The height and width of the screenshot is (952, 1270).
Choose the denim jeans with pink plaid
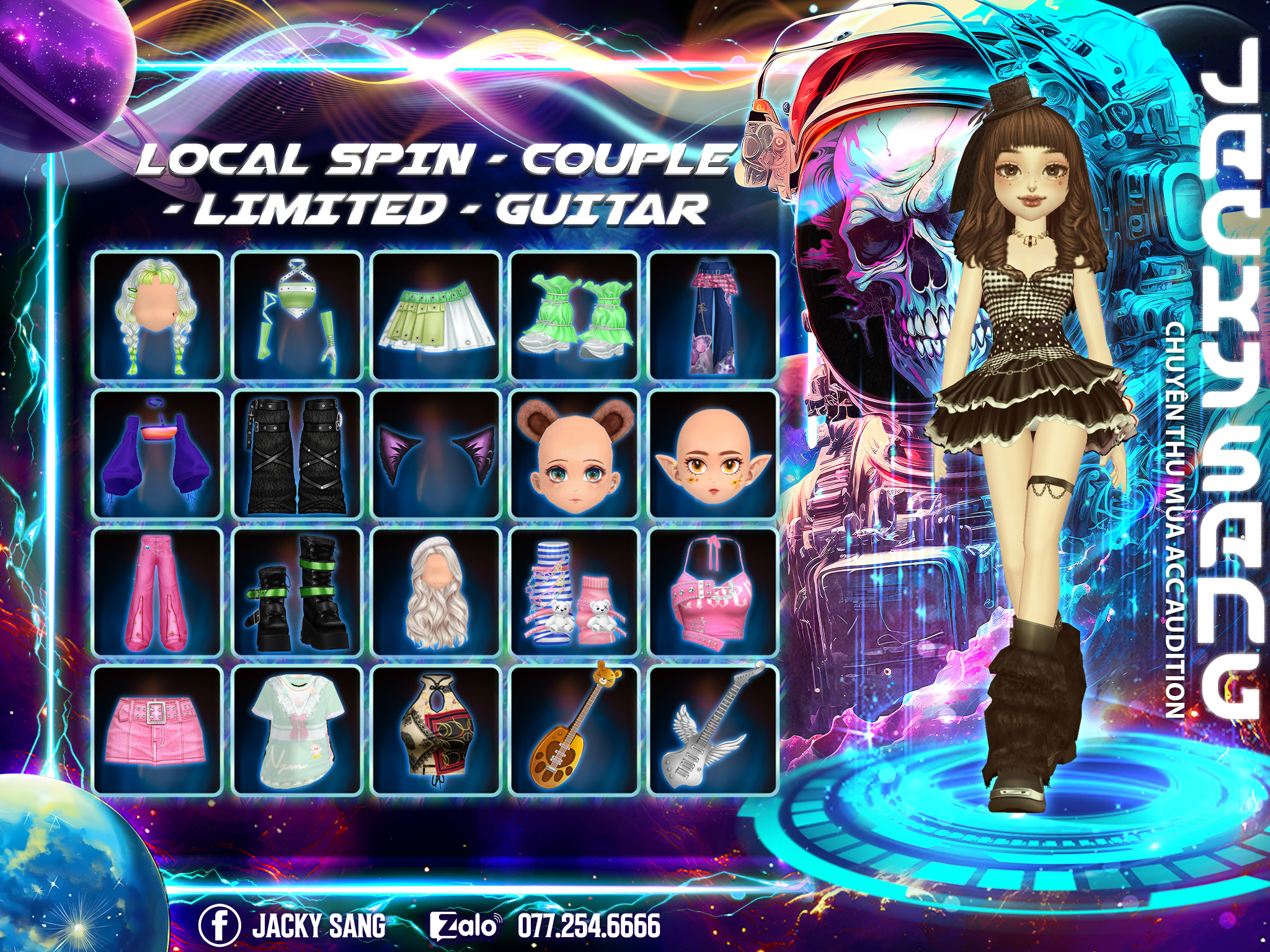714,316
